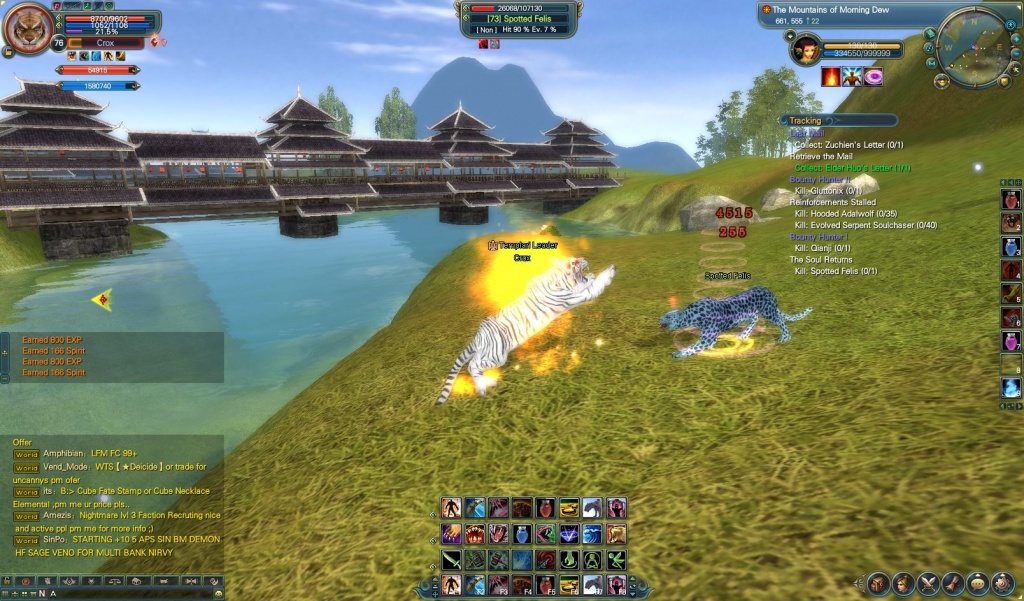
Task: Select the F5 red potion slot
Action: tap(547, 584)
